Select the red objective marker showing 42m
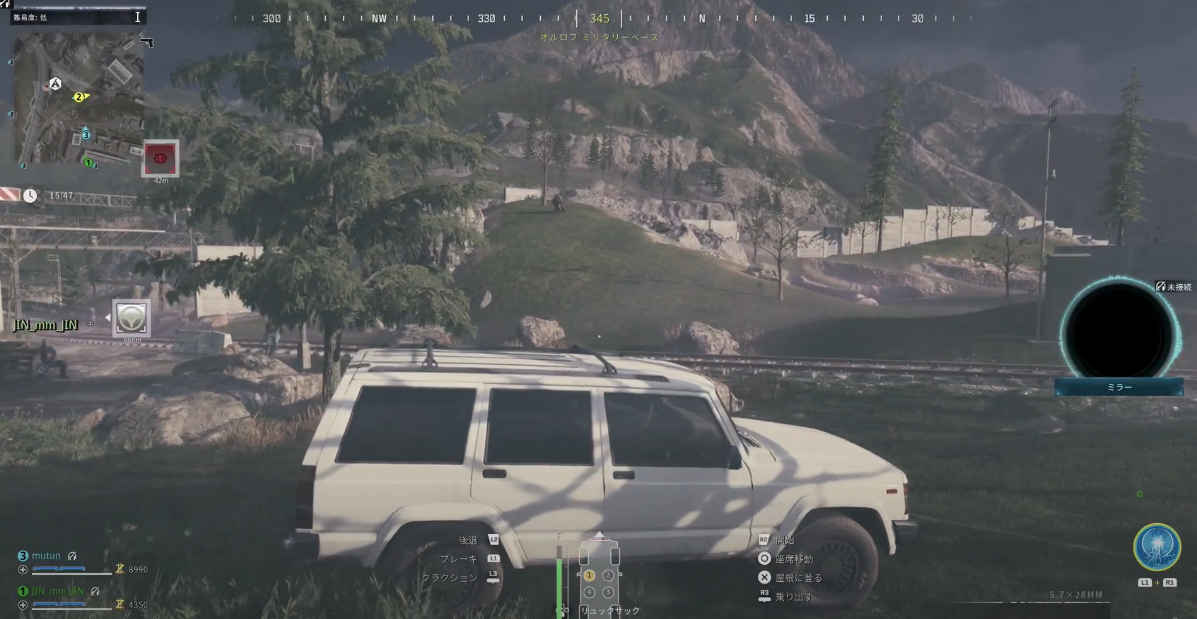Screen dimensions: 1197x619 [x=160, y=157]
